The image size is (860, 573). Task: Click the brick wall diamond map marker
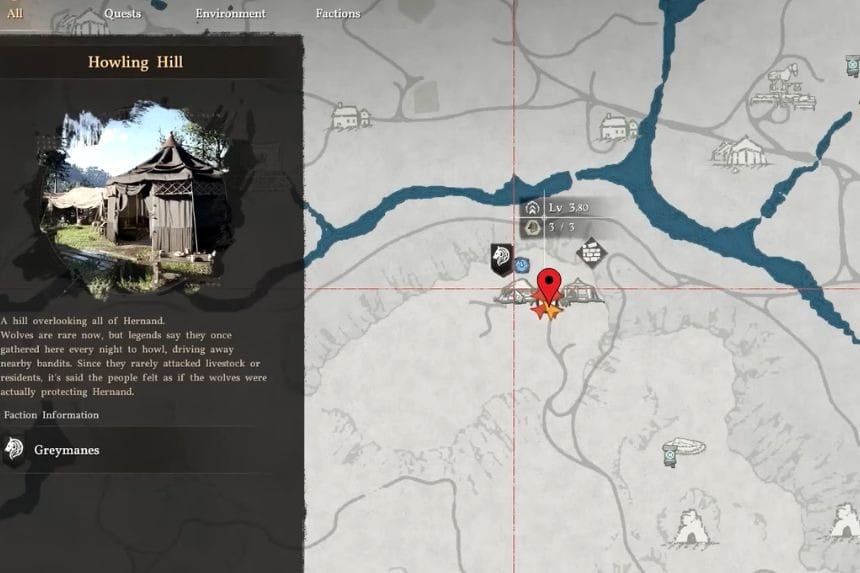[x=591, y=252]
